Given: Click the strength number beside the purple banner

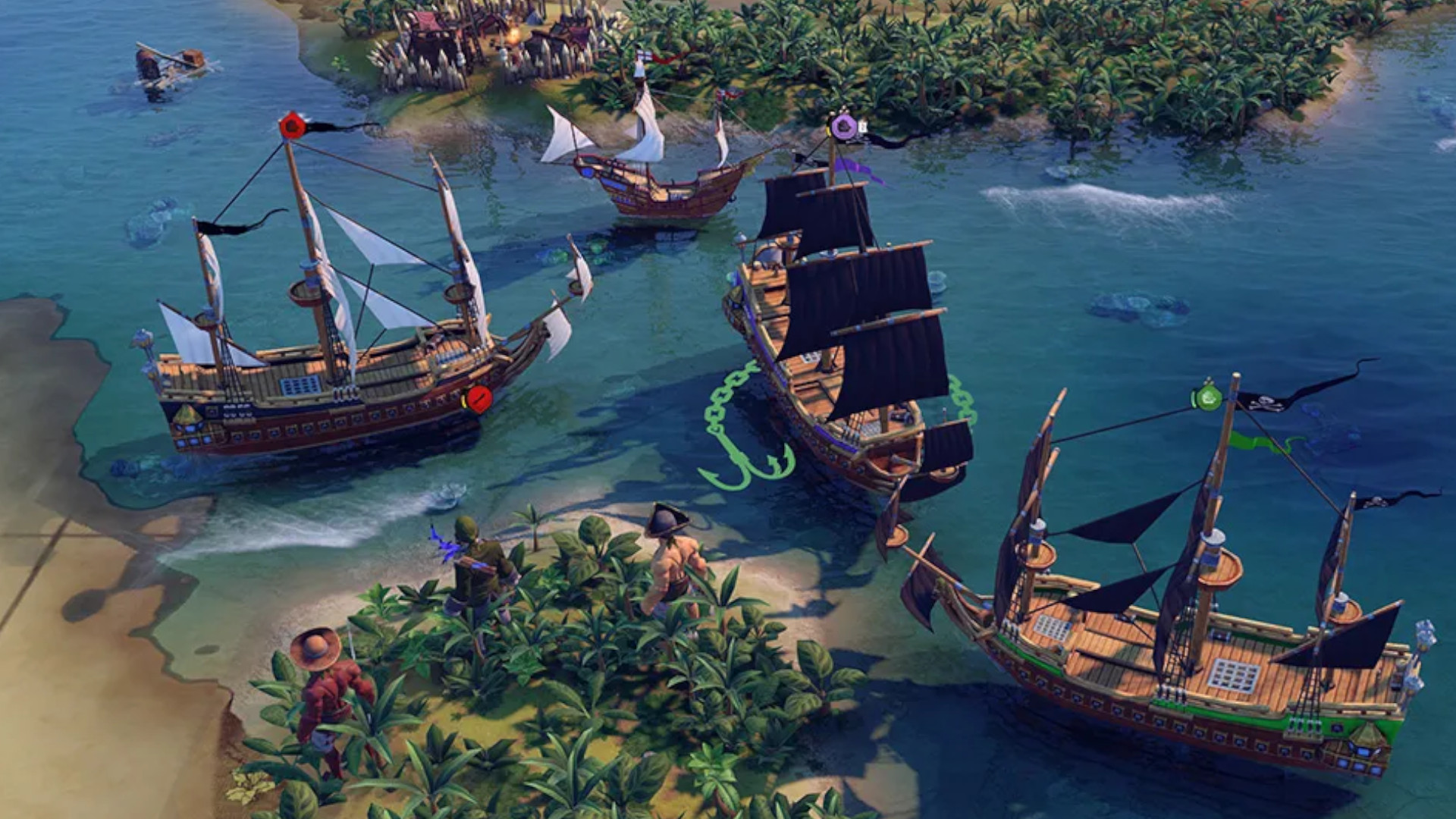Looking at the screenshot, I should click(862, 126).
